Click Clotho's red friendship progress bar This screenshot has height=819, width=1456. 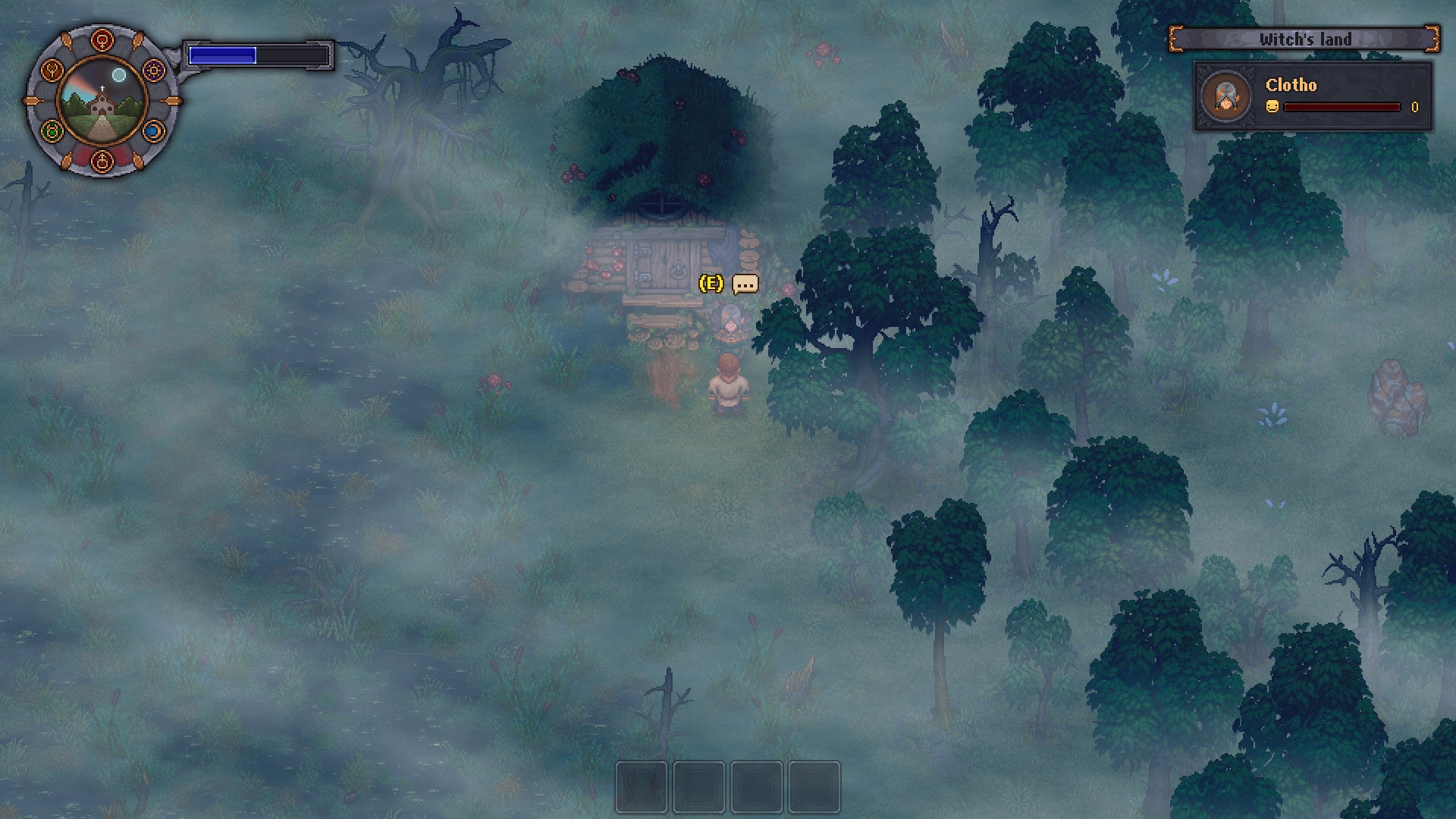click(x=1343, y=107)
